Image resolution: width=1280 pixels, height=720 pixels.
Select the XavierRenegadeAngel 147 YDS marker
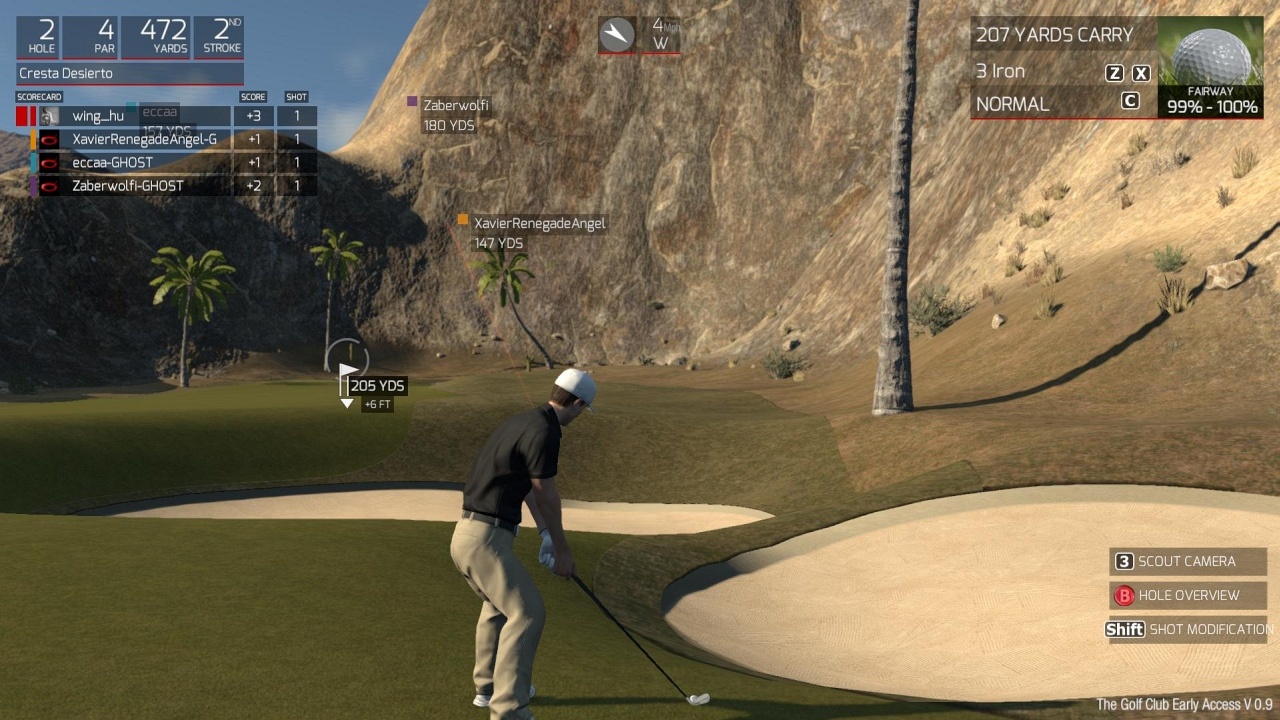[538, 232]
